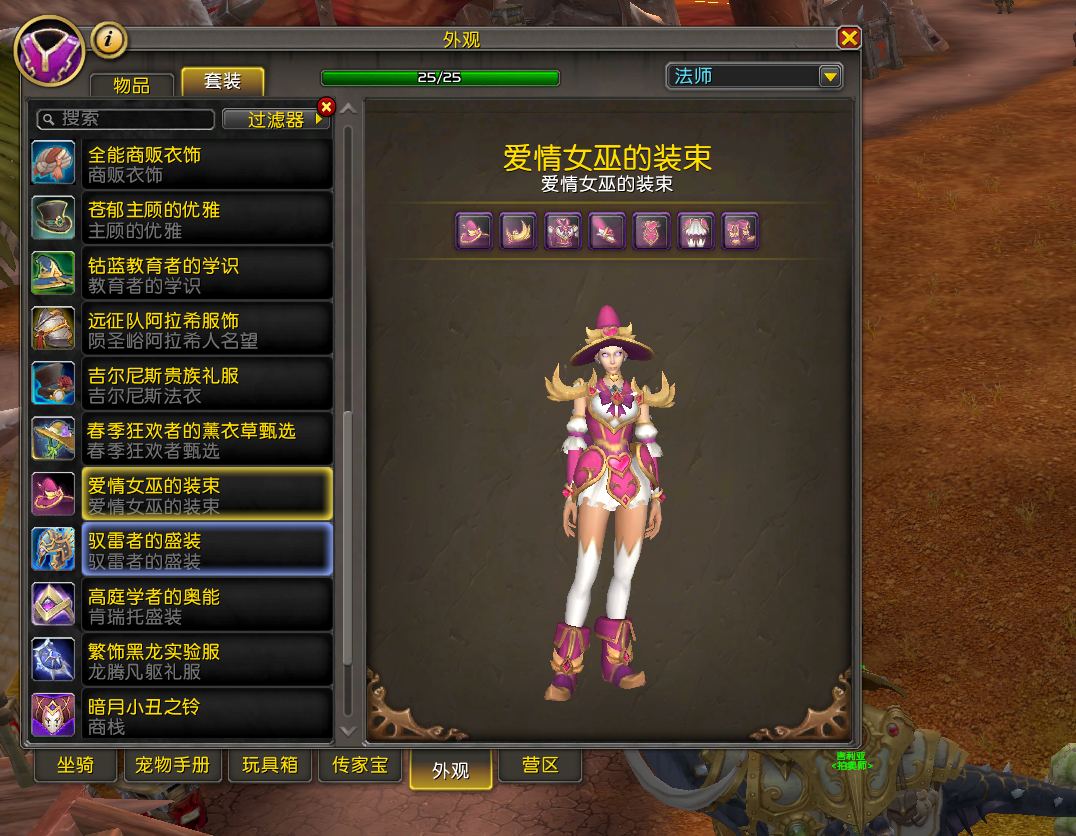Select the 吉尔尼斯贵族礼服 set
The width and height of the screenshot is (1076, 836).
pos(181,385)
